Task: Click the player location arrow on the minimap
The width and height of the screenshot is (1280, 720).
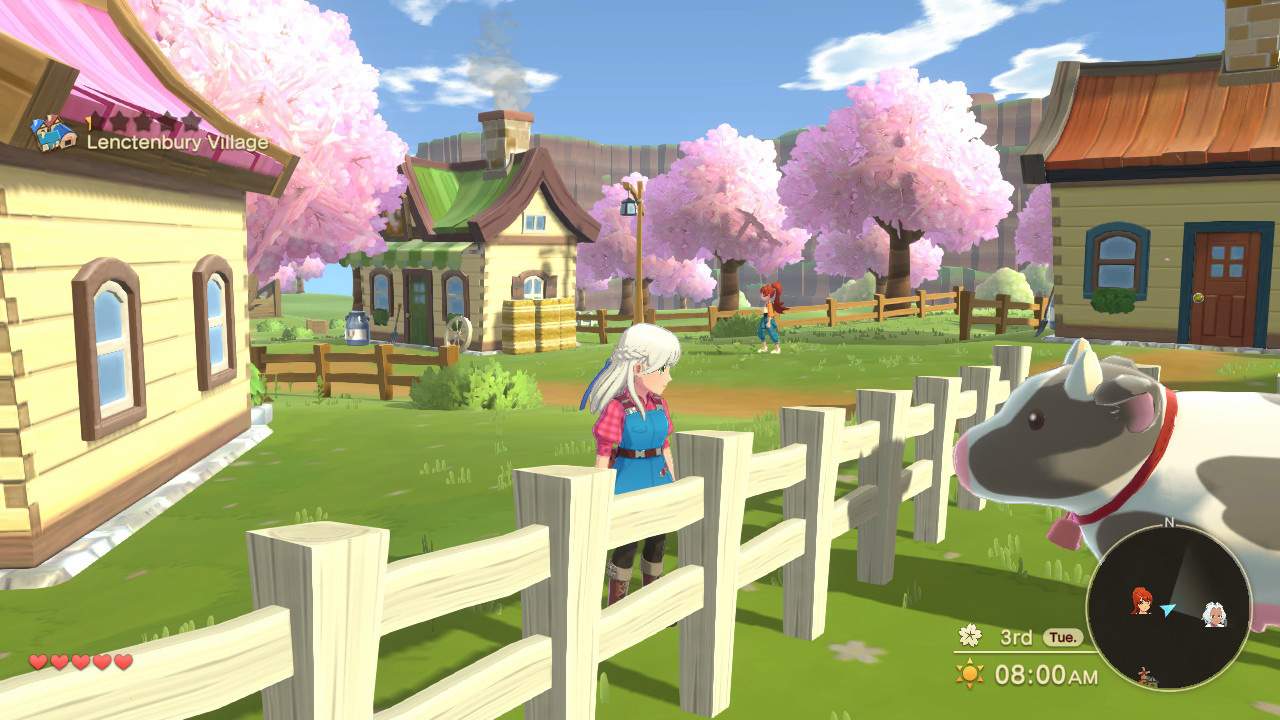Action: pos(1168,607)
